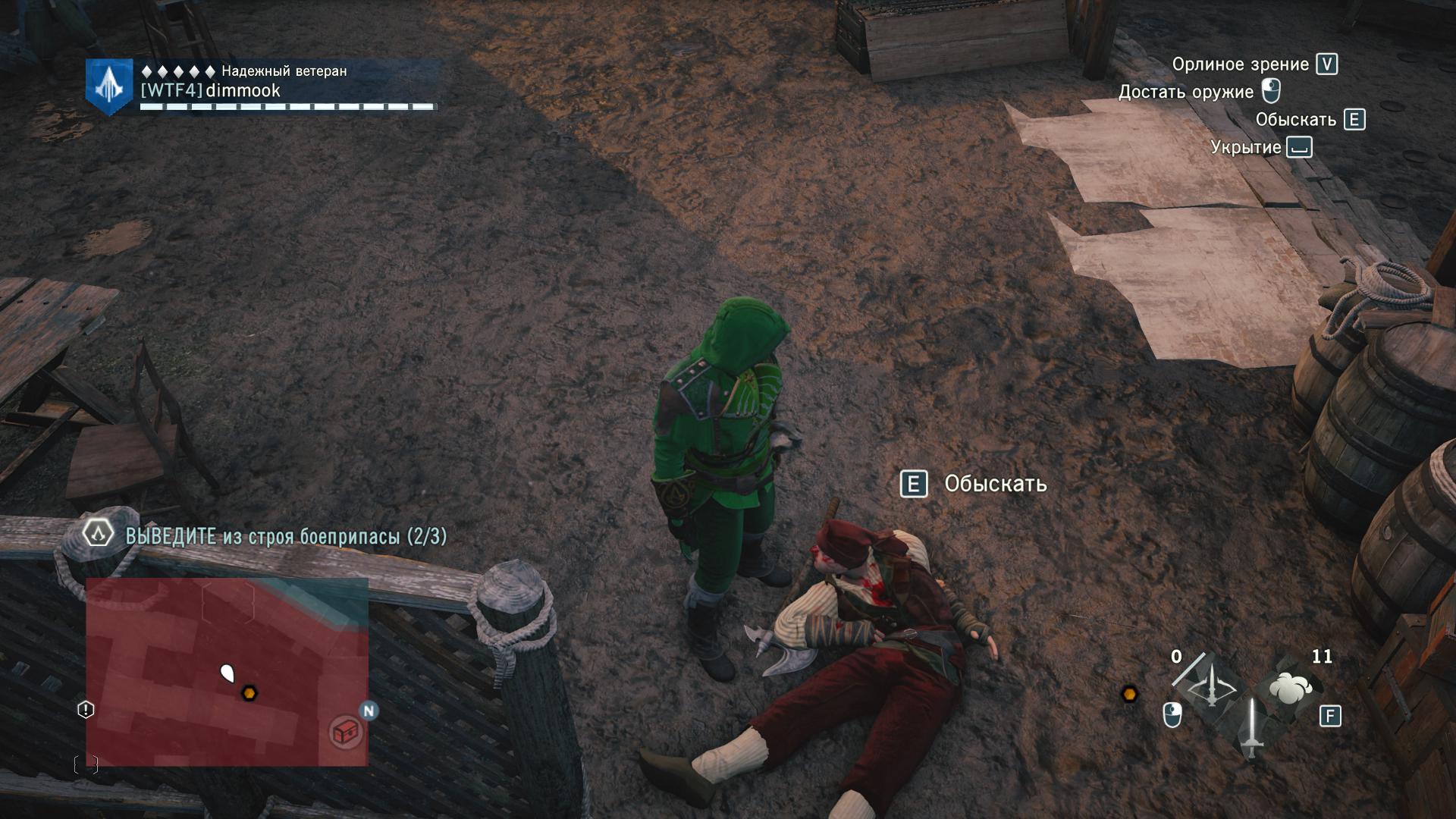This screenshot has width=1456, height=819.
Task: Select the [WTF4]dimmook player name
Action: coord(211,91)
